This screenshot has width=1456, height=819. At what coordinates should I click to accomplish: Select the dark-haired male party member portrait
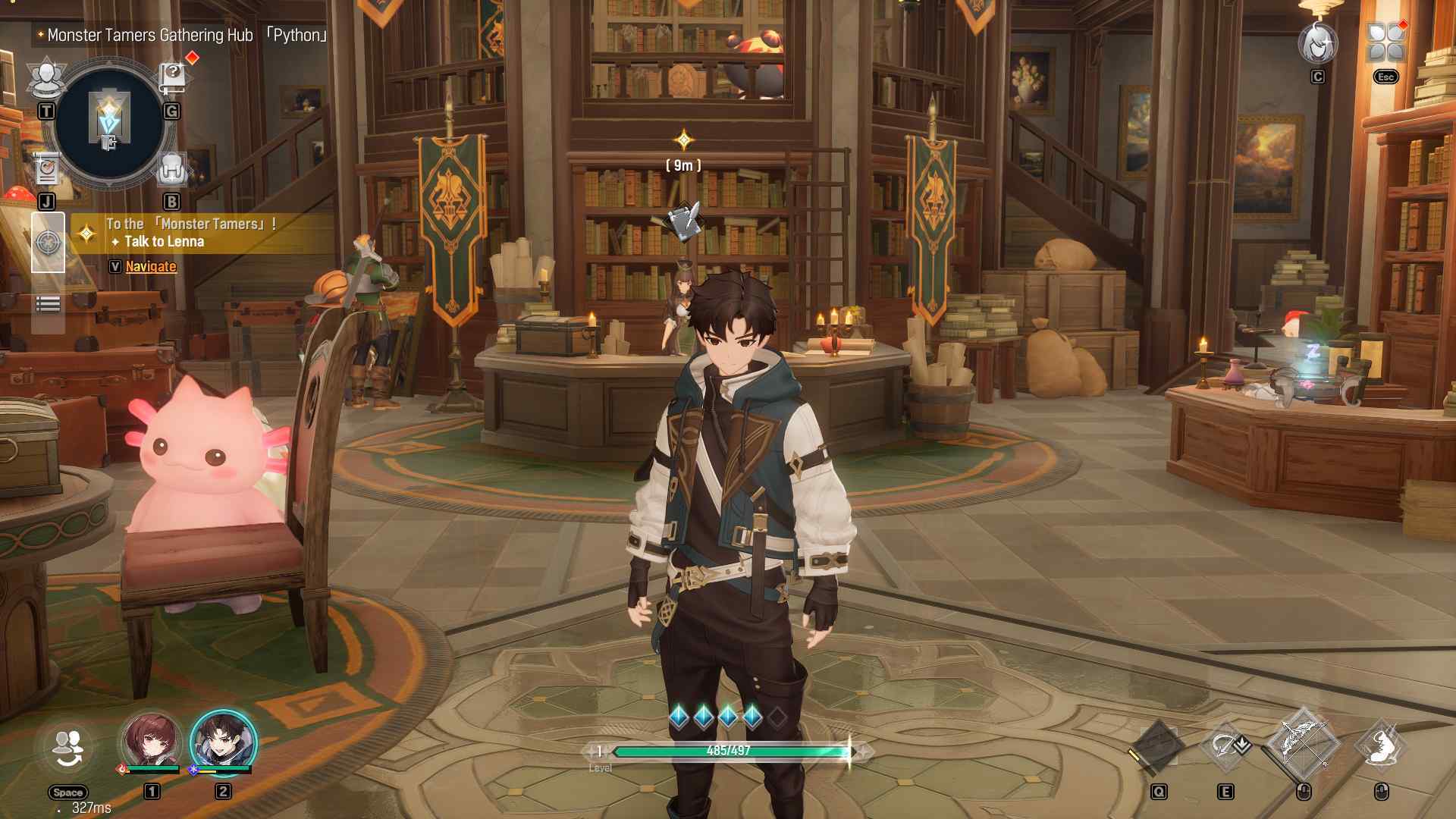[223, 742]
